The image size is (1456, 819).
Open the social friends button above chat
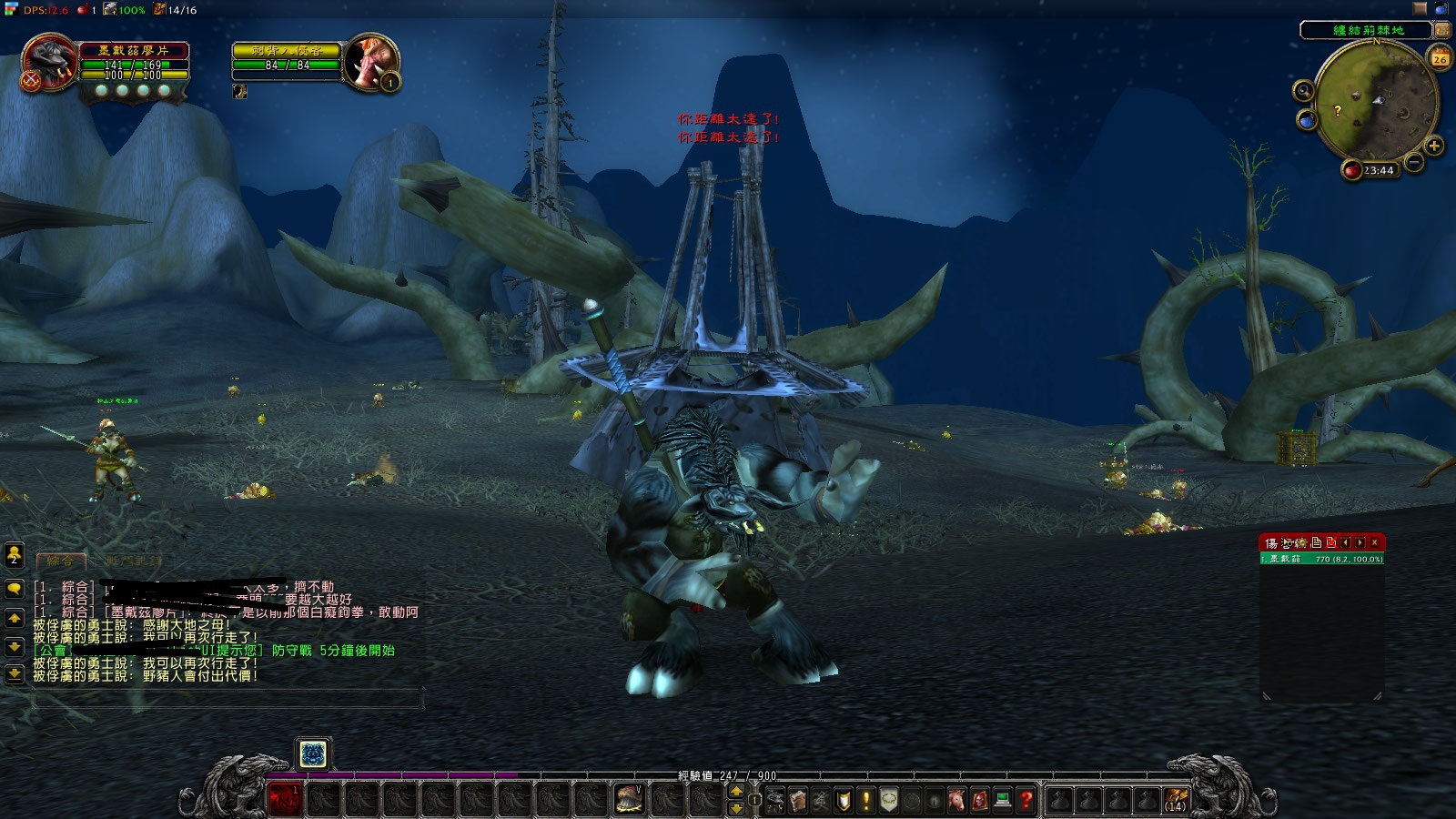pos(14,555)
